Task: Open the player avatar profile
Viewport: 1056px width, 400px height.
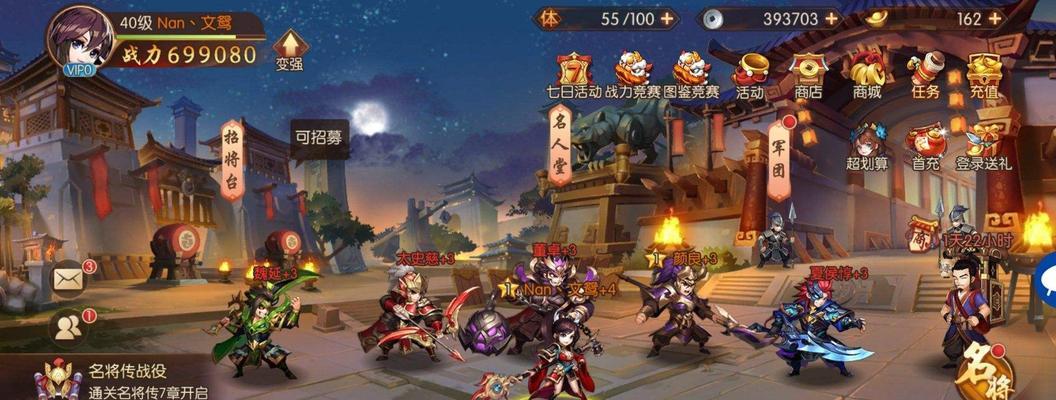Action: point(79,38)
